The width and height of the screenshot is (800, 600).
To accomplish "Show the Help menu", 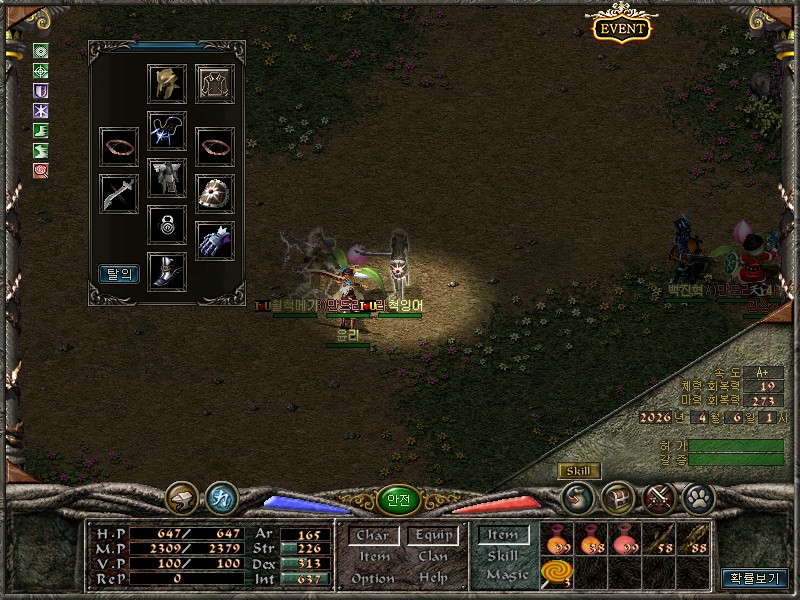I will click(x=433, y=578).
